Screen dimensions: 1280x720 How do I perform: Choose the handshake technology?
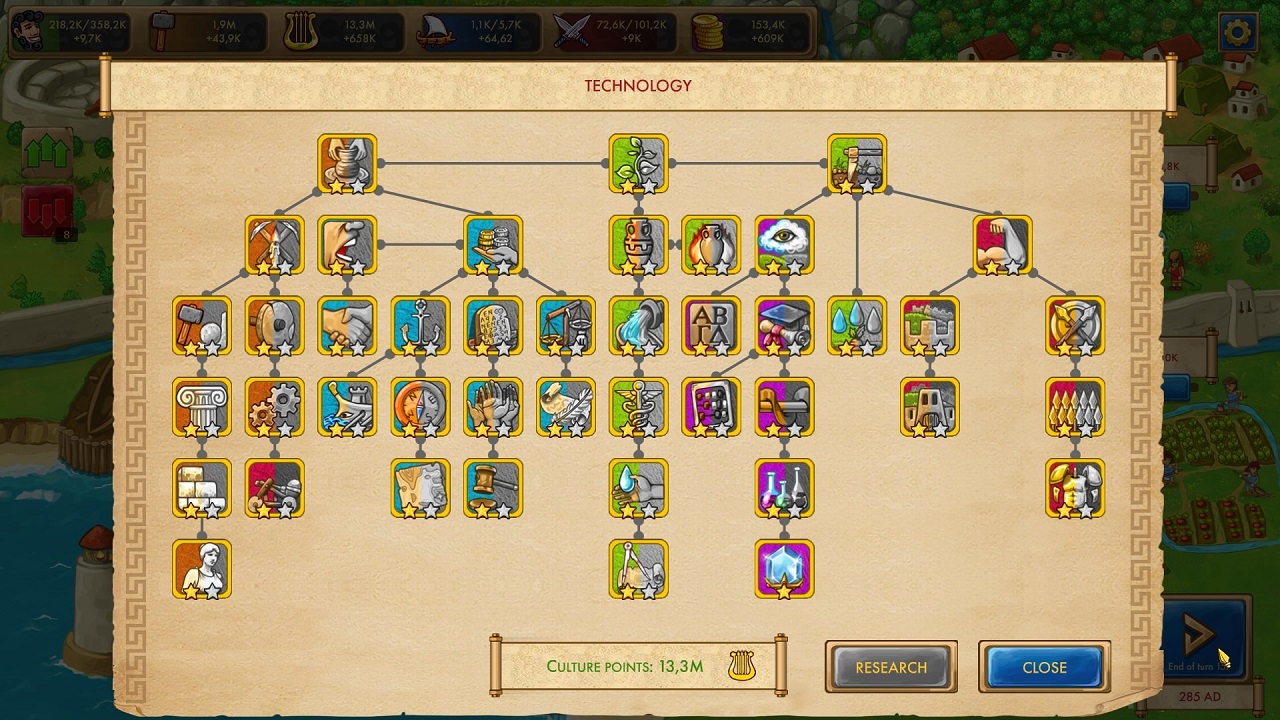pos(347,326)
